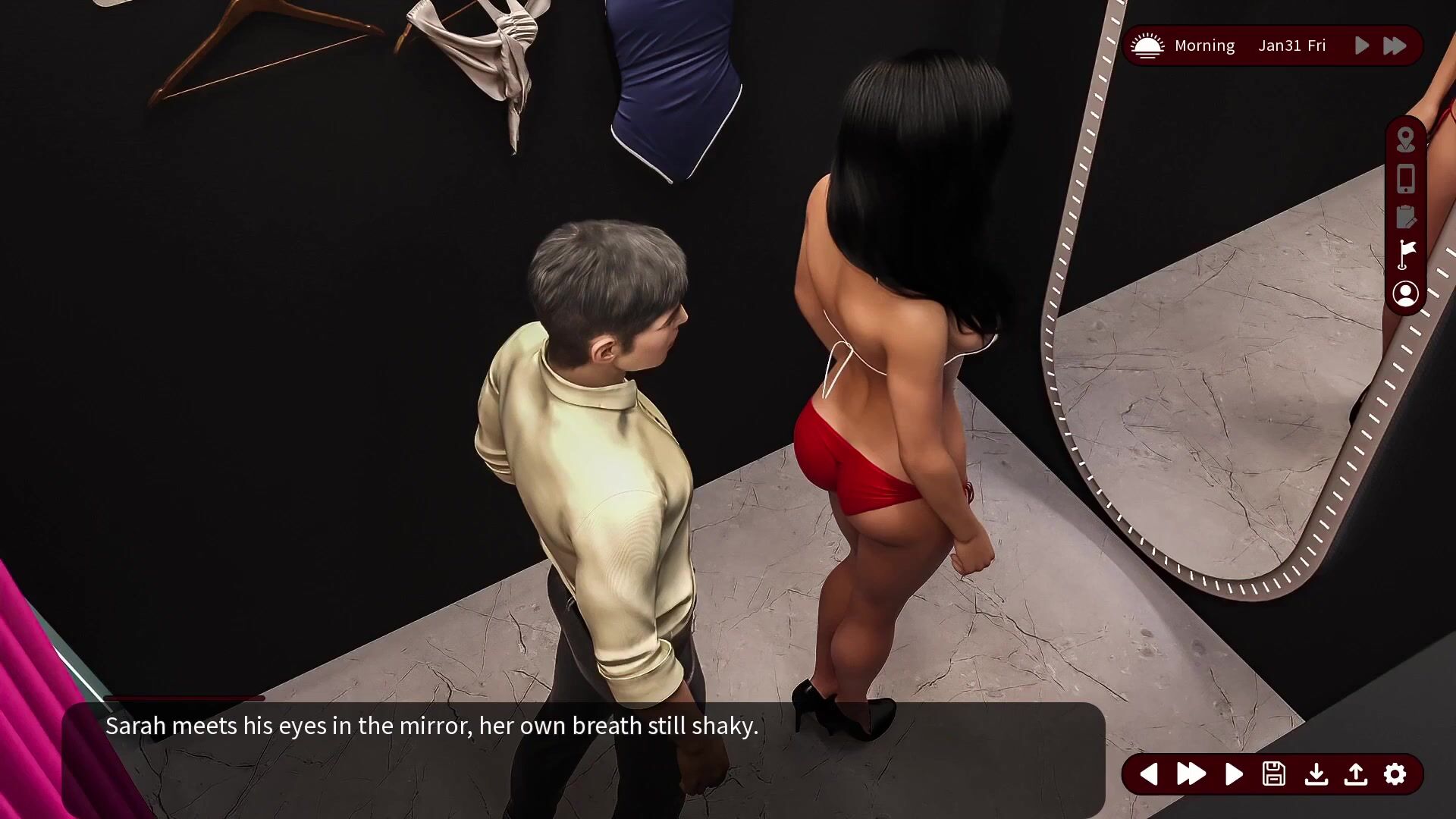
Task: Fast-forward dialogue with skip button
Action: click(1191, 774)
